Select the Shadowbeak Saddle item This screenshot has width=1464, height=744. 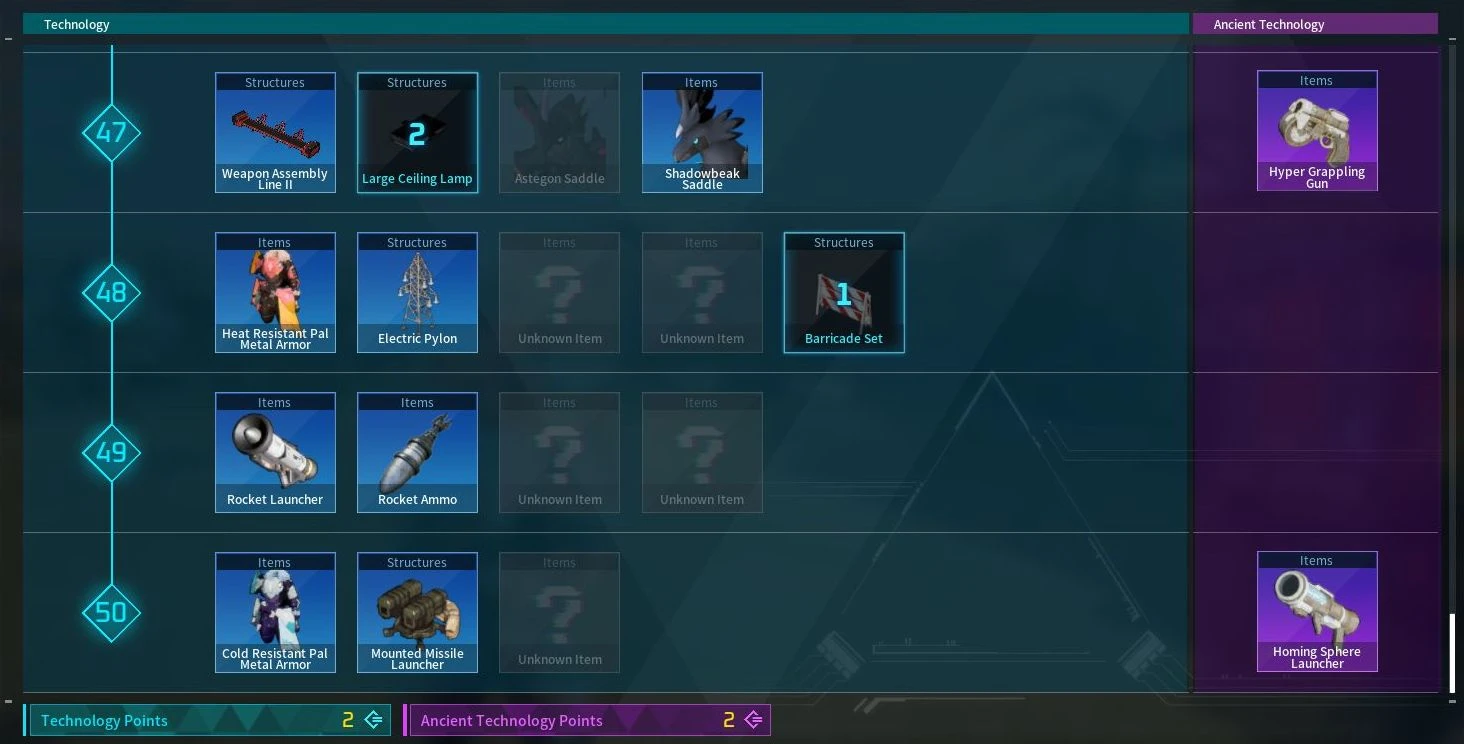pyautogui.click(x=702, y=132)
